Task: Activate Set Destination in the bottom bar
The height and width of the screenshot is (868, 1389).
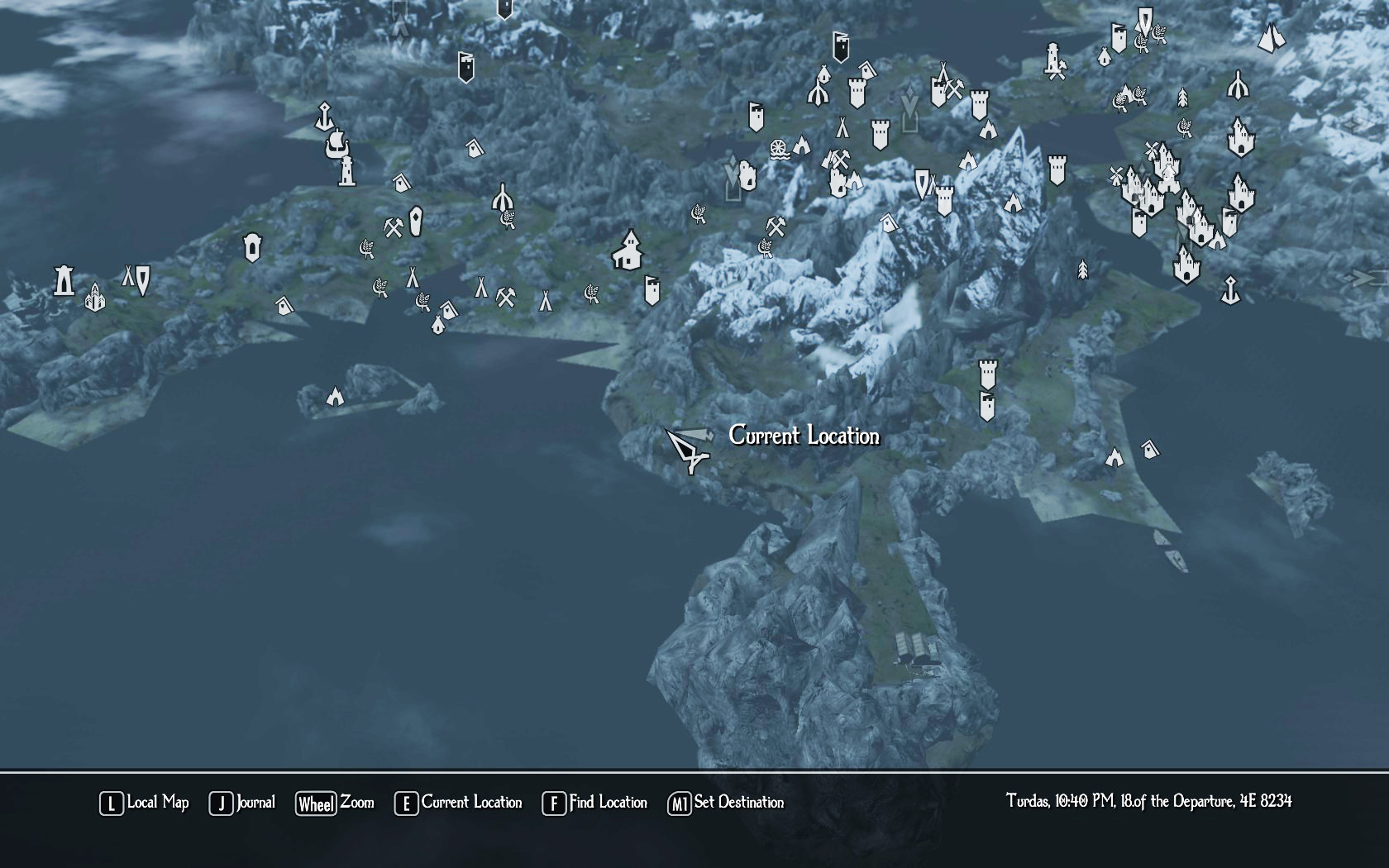Action: [726, 803]
